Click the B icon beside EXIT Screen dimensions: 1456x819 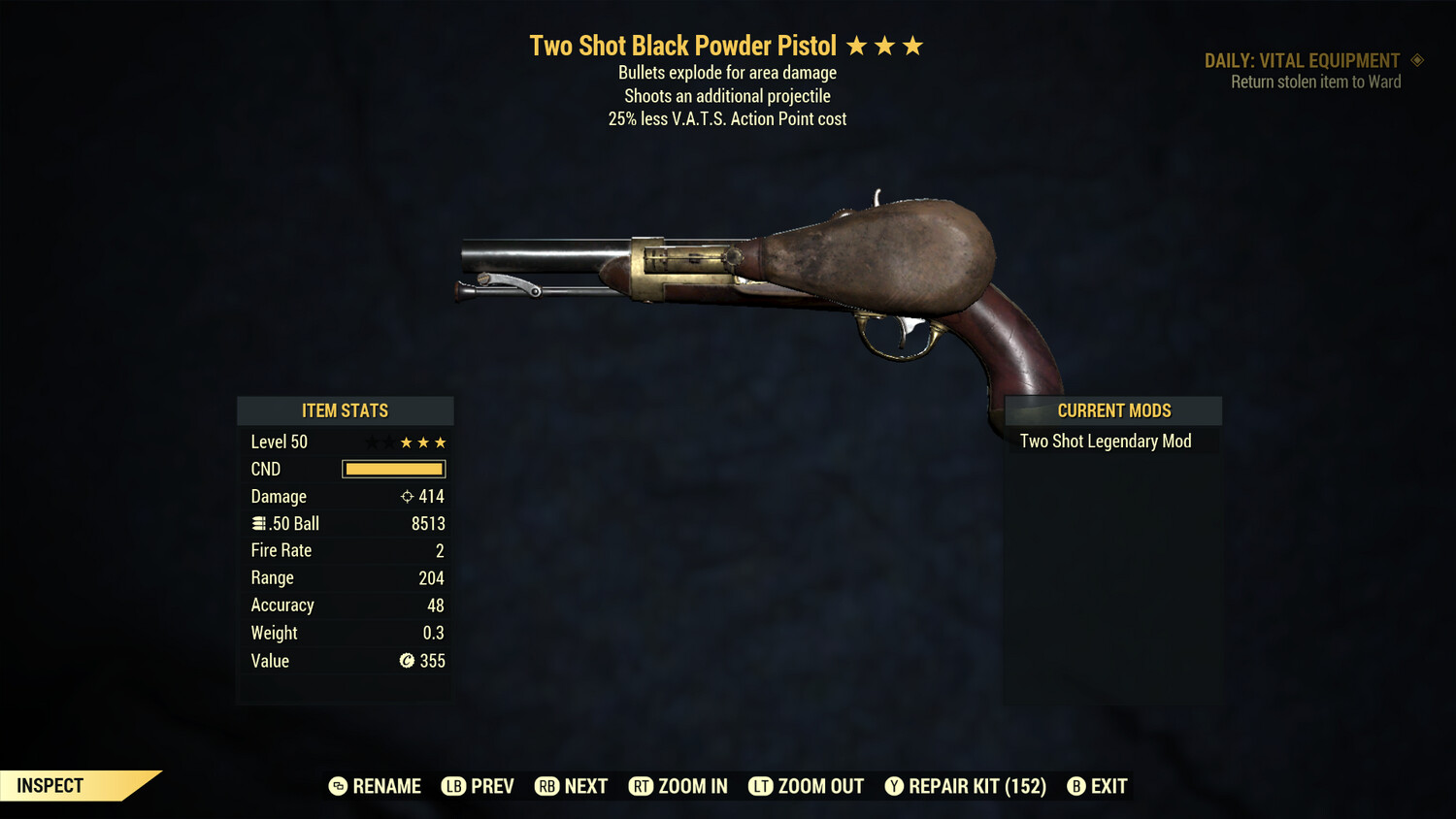click(1076, 786)
